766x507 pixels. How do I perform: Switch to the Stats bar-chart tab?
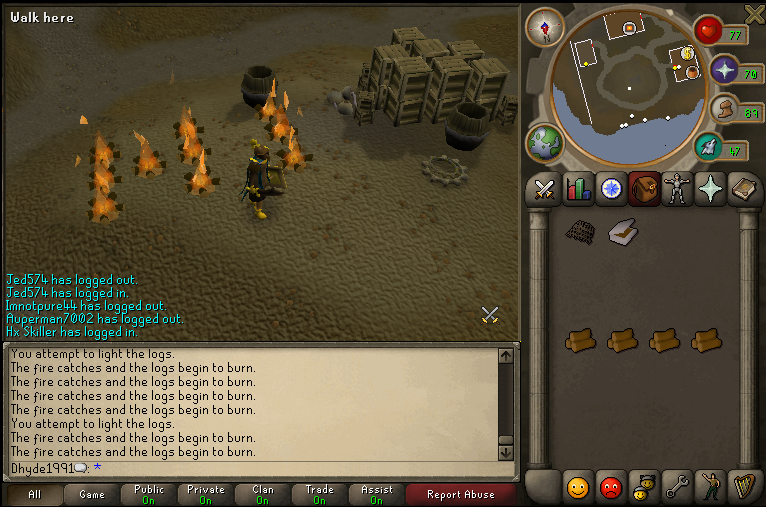pyautogui.click(x=578, y=189)
